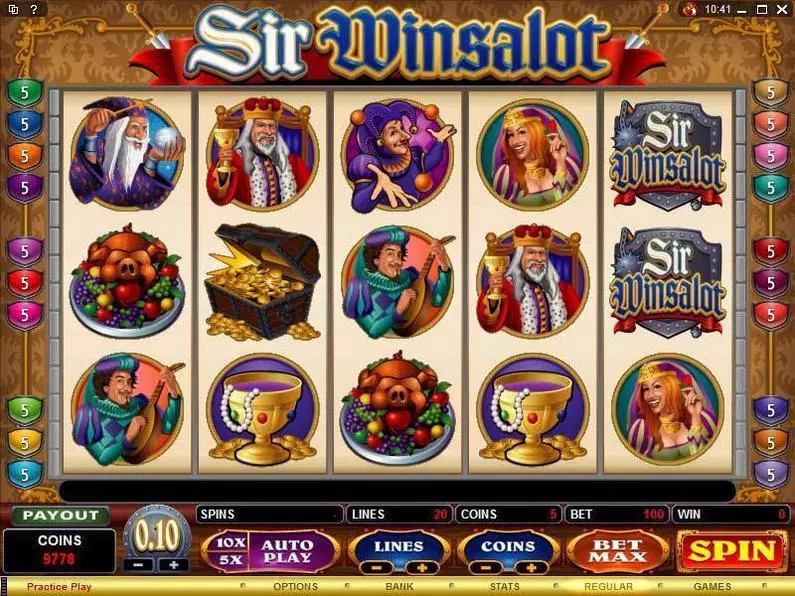Add one more payline with Lines plus
This screenshot has width=795, height=596.
point(421,567)
